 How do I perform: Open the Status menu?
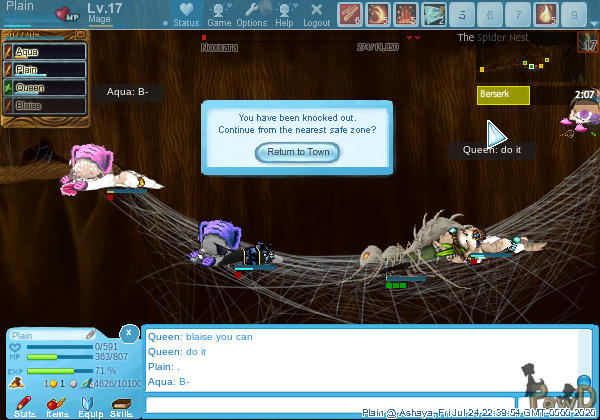click(x=185, y=14)
